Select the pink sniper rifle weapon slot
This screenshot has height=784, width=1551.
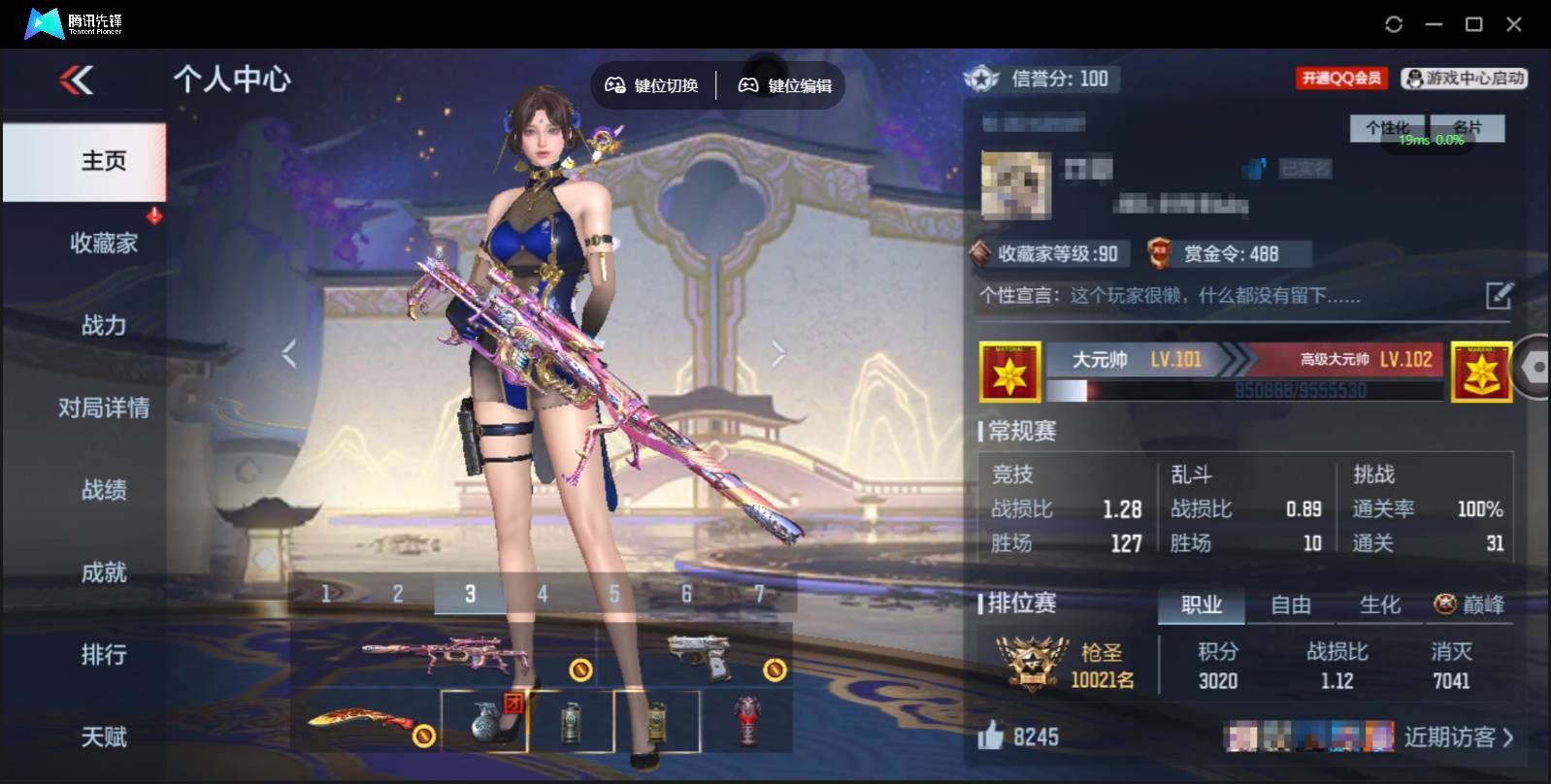pos(444,654)
